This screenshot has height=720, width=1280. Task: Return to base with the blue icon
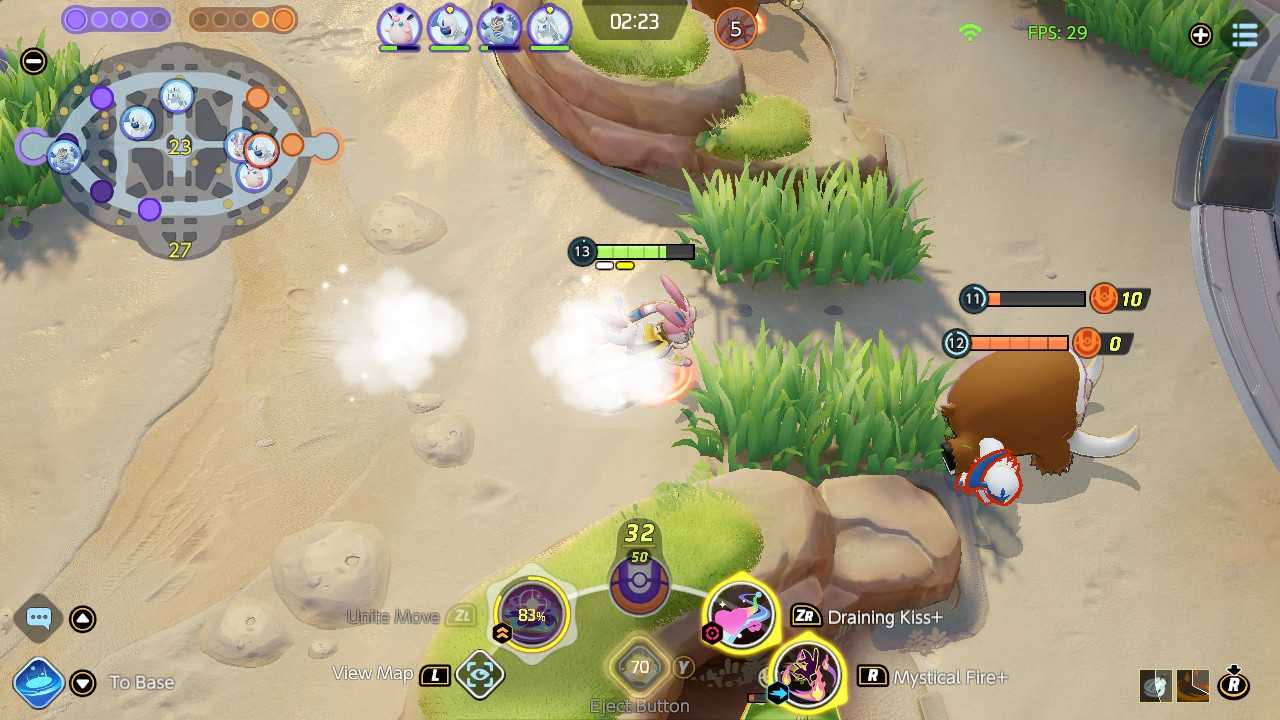(x=39, y=683)
